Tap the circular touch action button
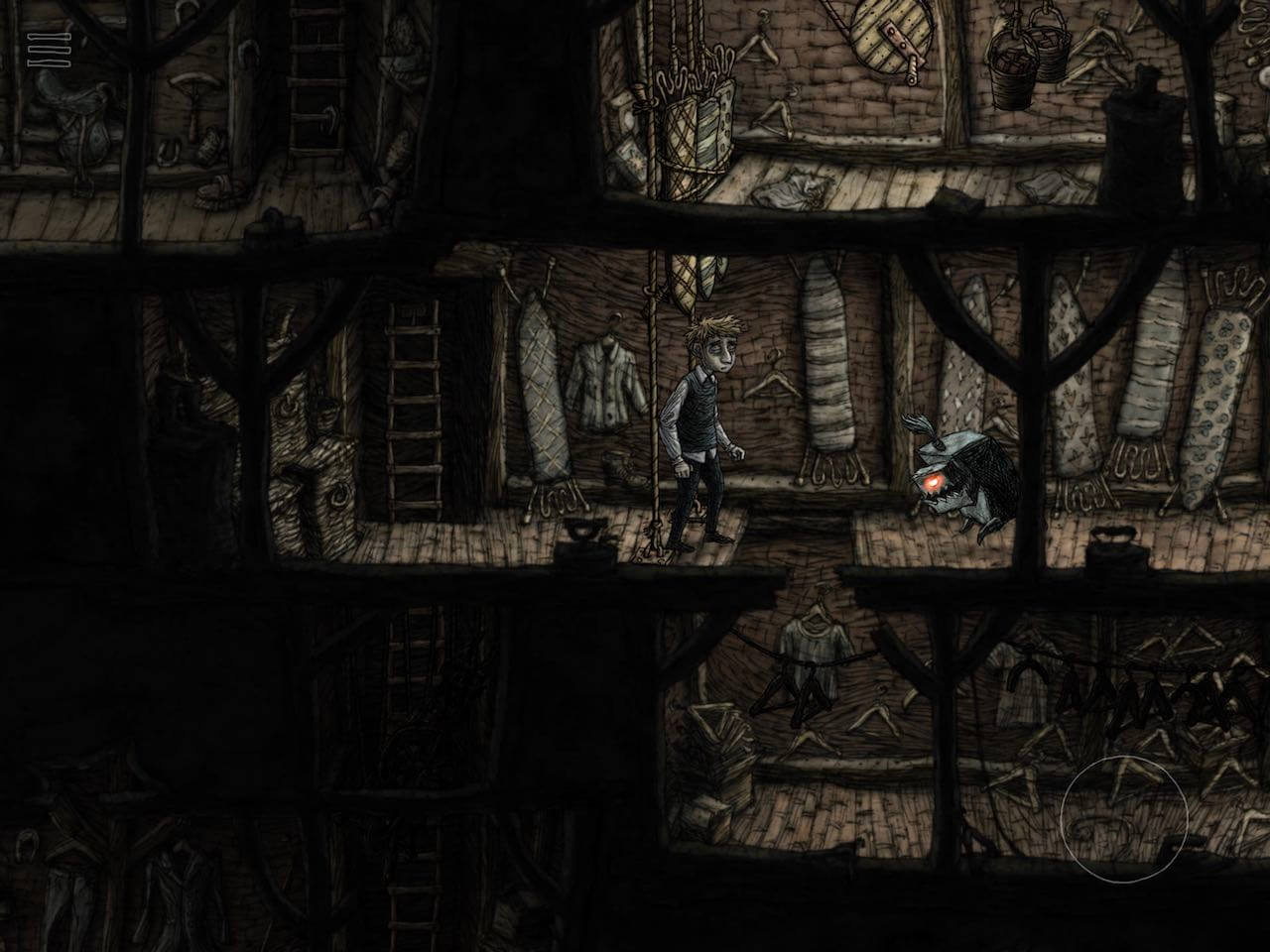 click(x=1123, y=818)
